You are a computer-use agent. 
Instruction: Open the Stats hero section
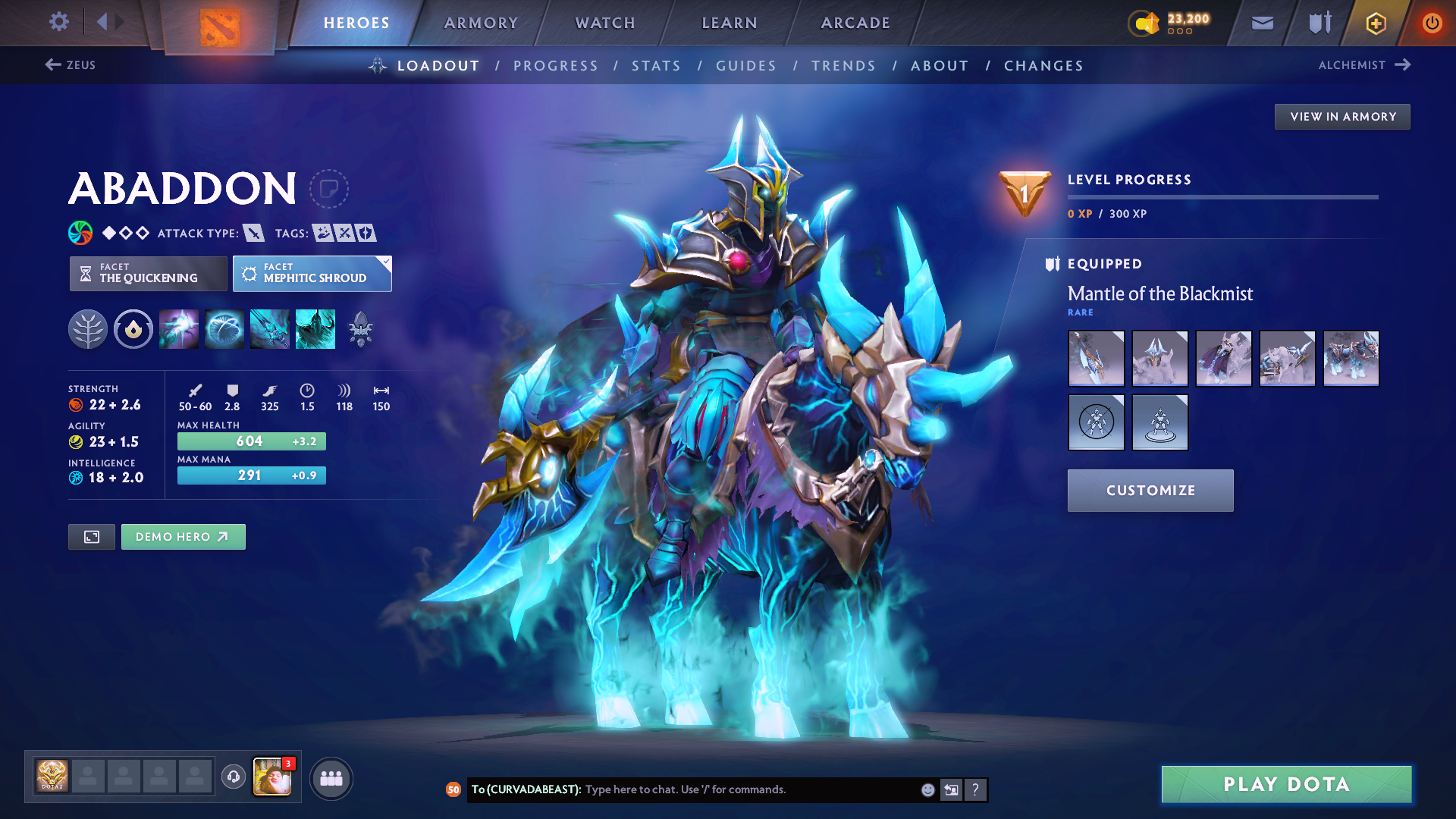(657, 66)
